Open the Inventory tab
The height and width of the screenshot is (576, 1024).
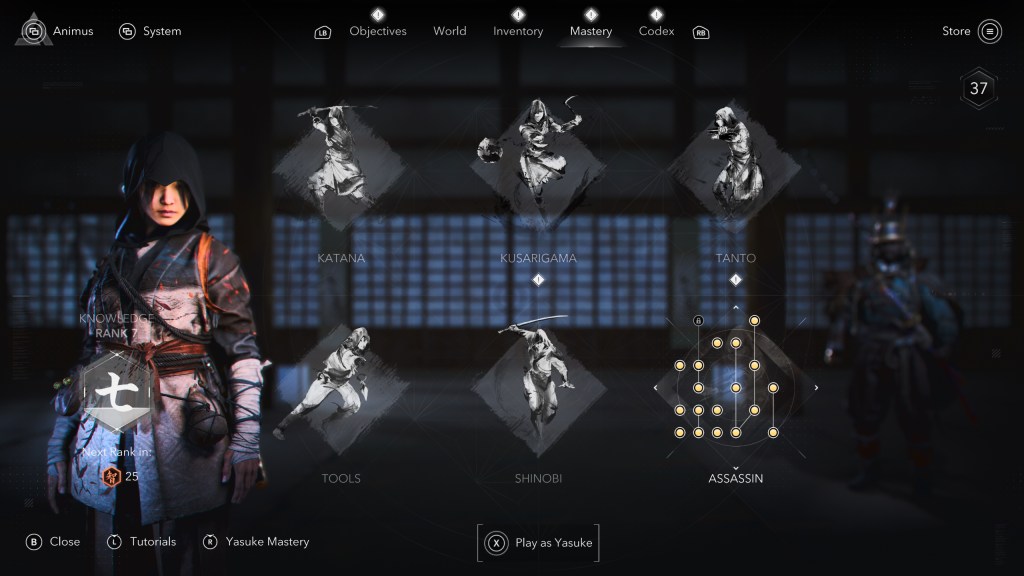pos(518,31)
